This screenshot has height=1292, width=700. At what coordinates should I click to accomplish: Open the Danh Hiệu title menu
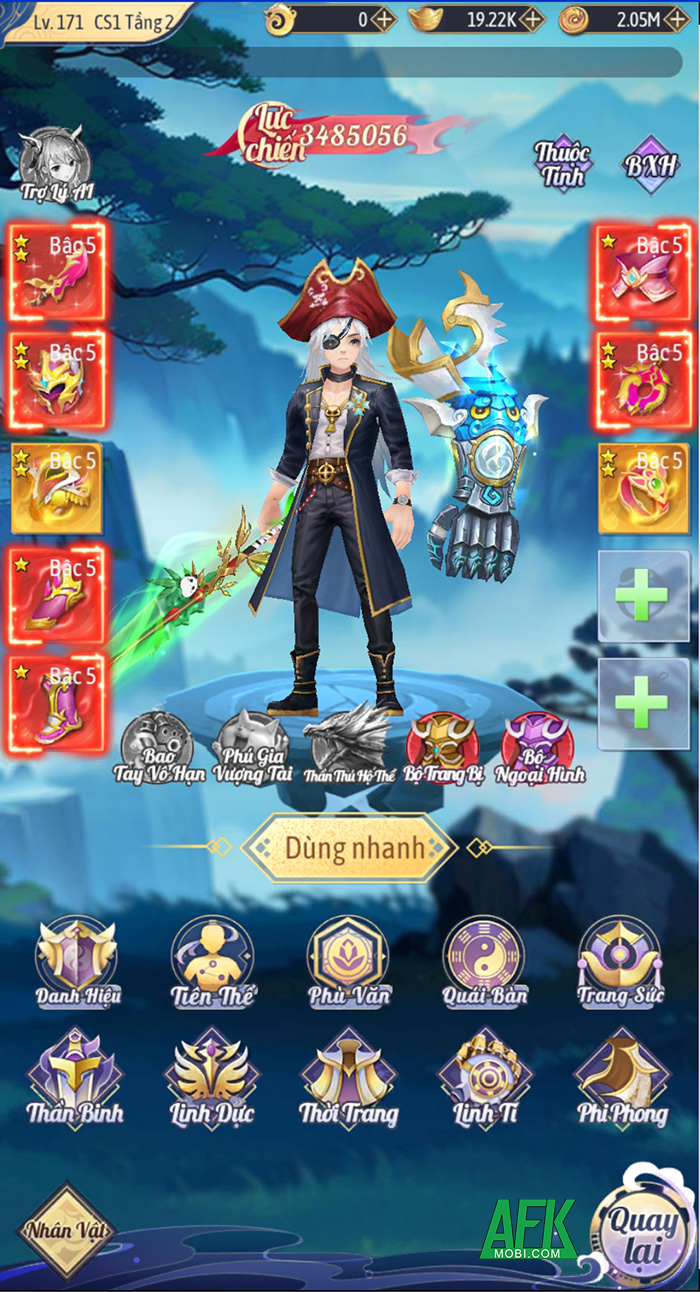pos(76,964)
